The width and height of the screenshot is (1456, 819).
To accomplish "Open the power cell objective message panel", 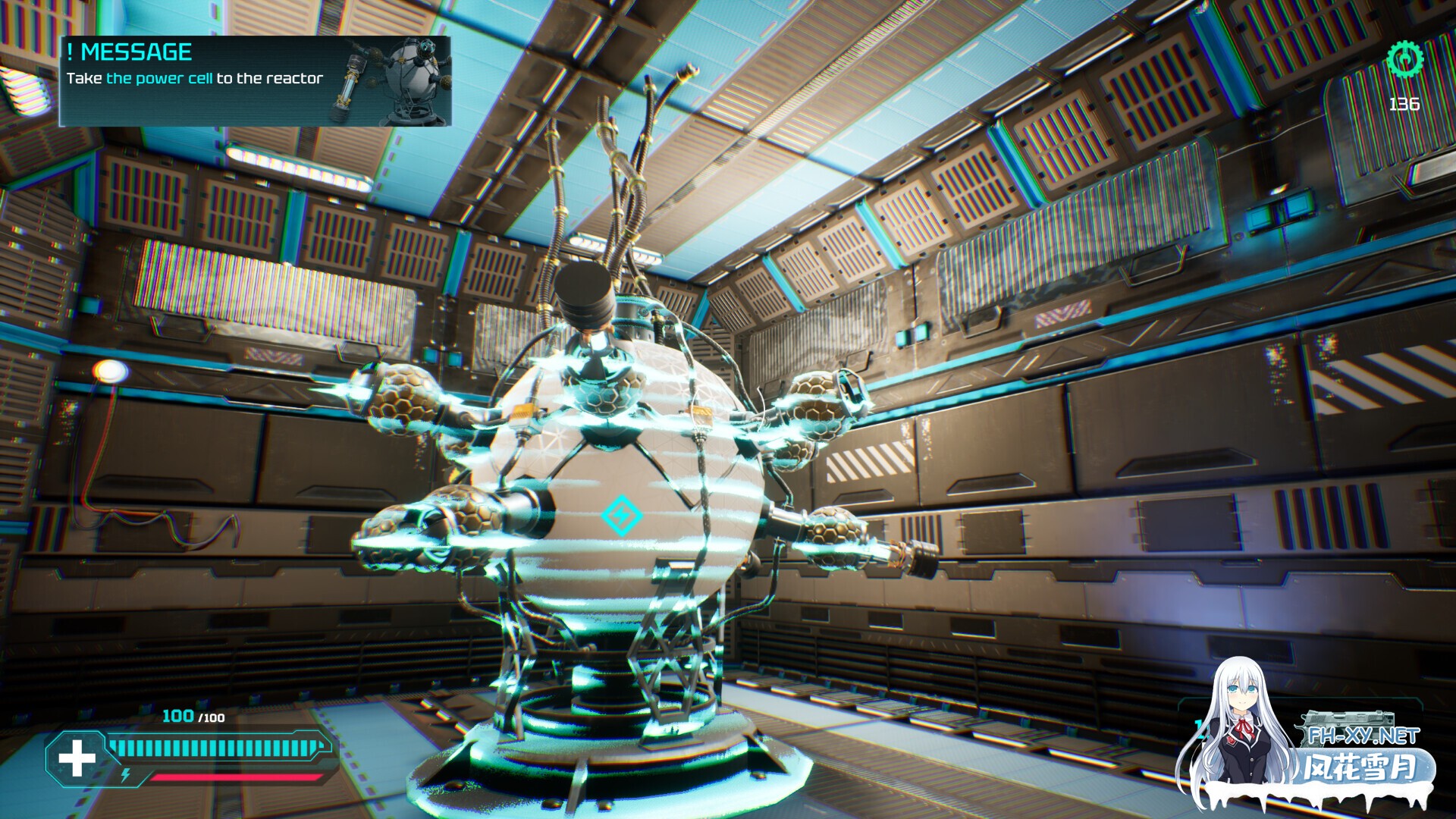I will coord(255,81).
